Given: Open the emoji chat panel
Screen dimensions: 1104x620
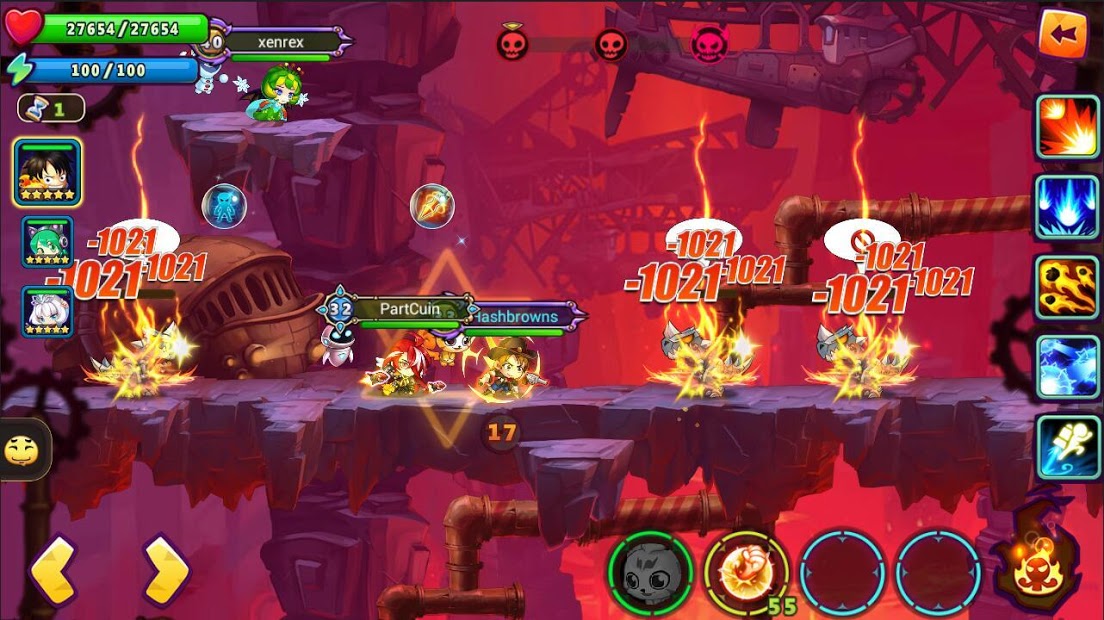Looking at the screenshot, I should (20, 449).
